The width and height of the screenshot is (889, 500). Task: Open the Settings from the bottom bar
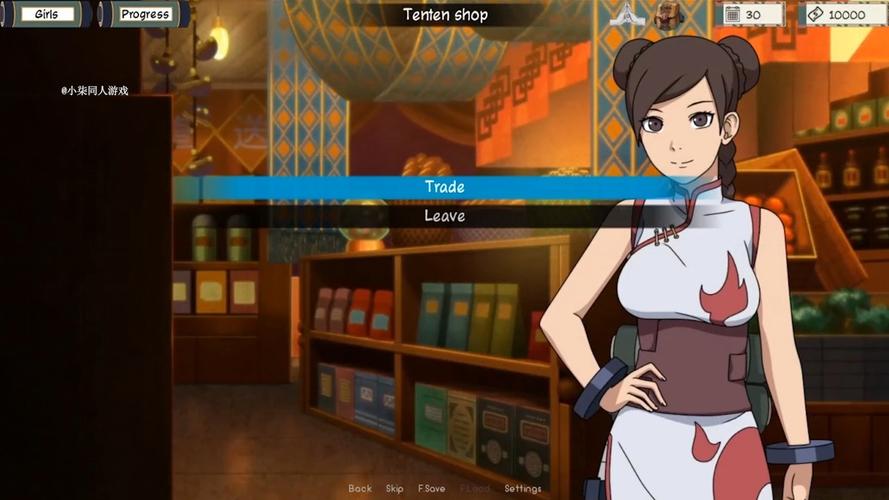(x=523, y=489)
